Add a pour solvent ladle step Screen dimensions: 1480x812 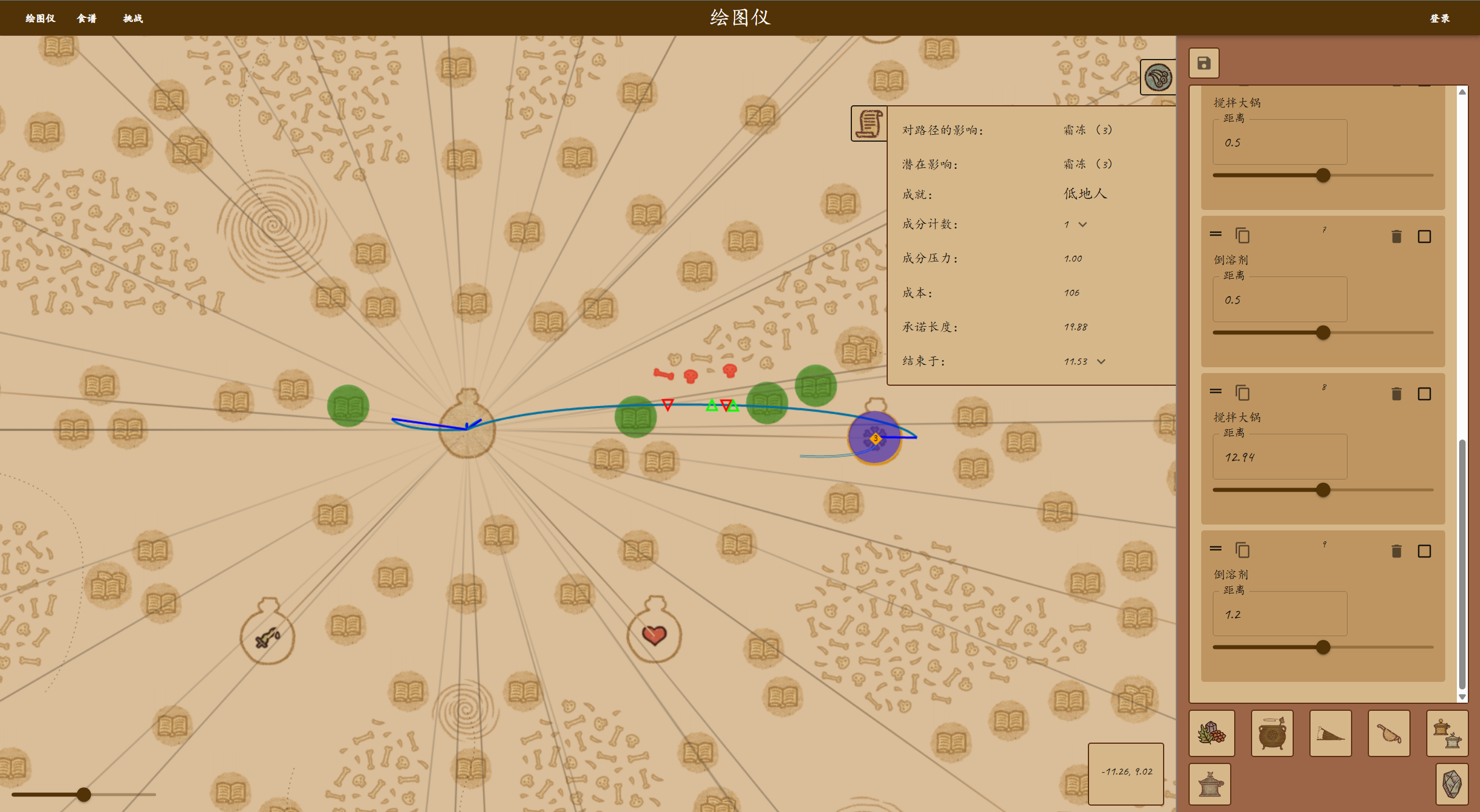[1389, 733]
